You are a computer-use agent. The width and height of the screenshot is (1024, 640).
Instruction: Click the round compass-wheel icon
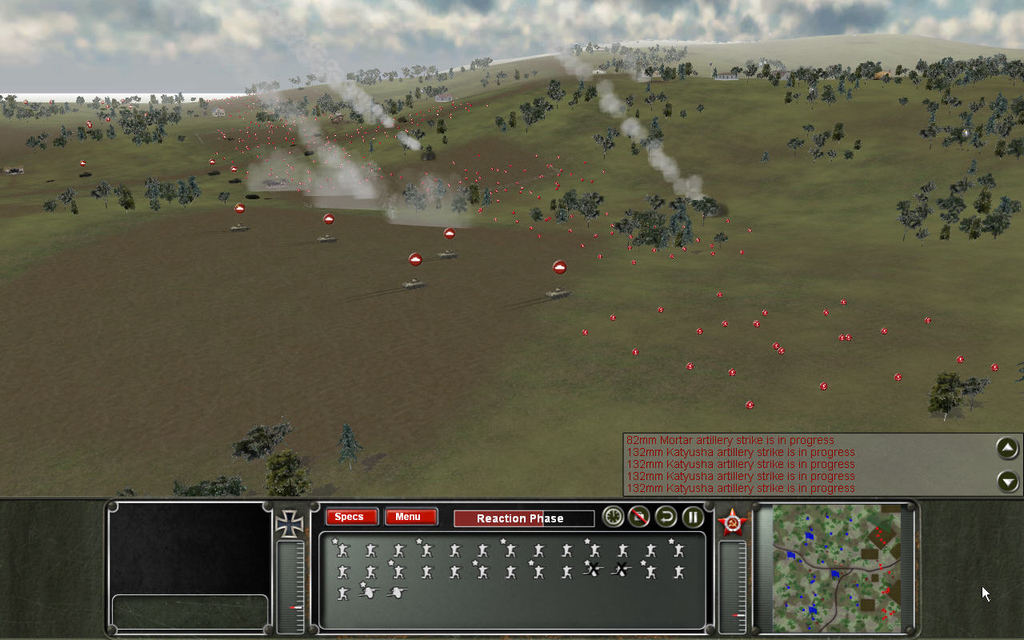click(613, 517)
